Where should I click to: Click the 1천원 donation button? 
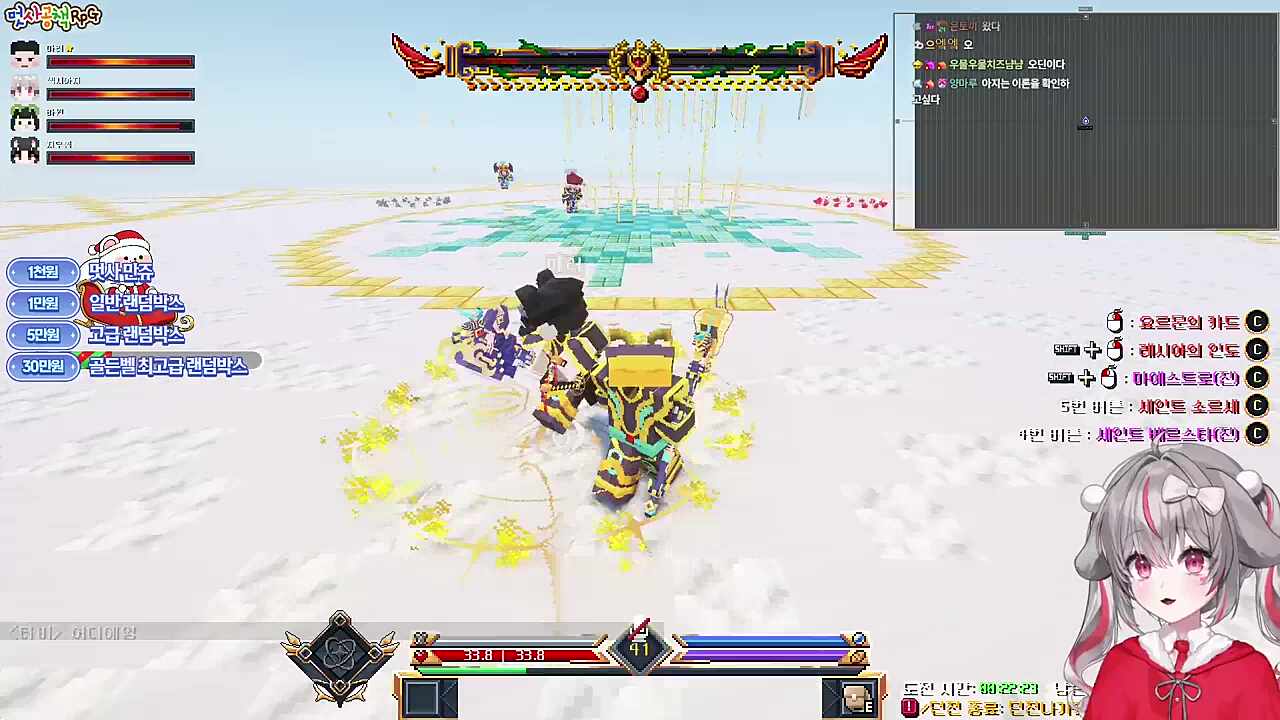coord(41,271)
